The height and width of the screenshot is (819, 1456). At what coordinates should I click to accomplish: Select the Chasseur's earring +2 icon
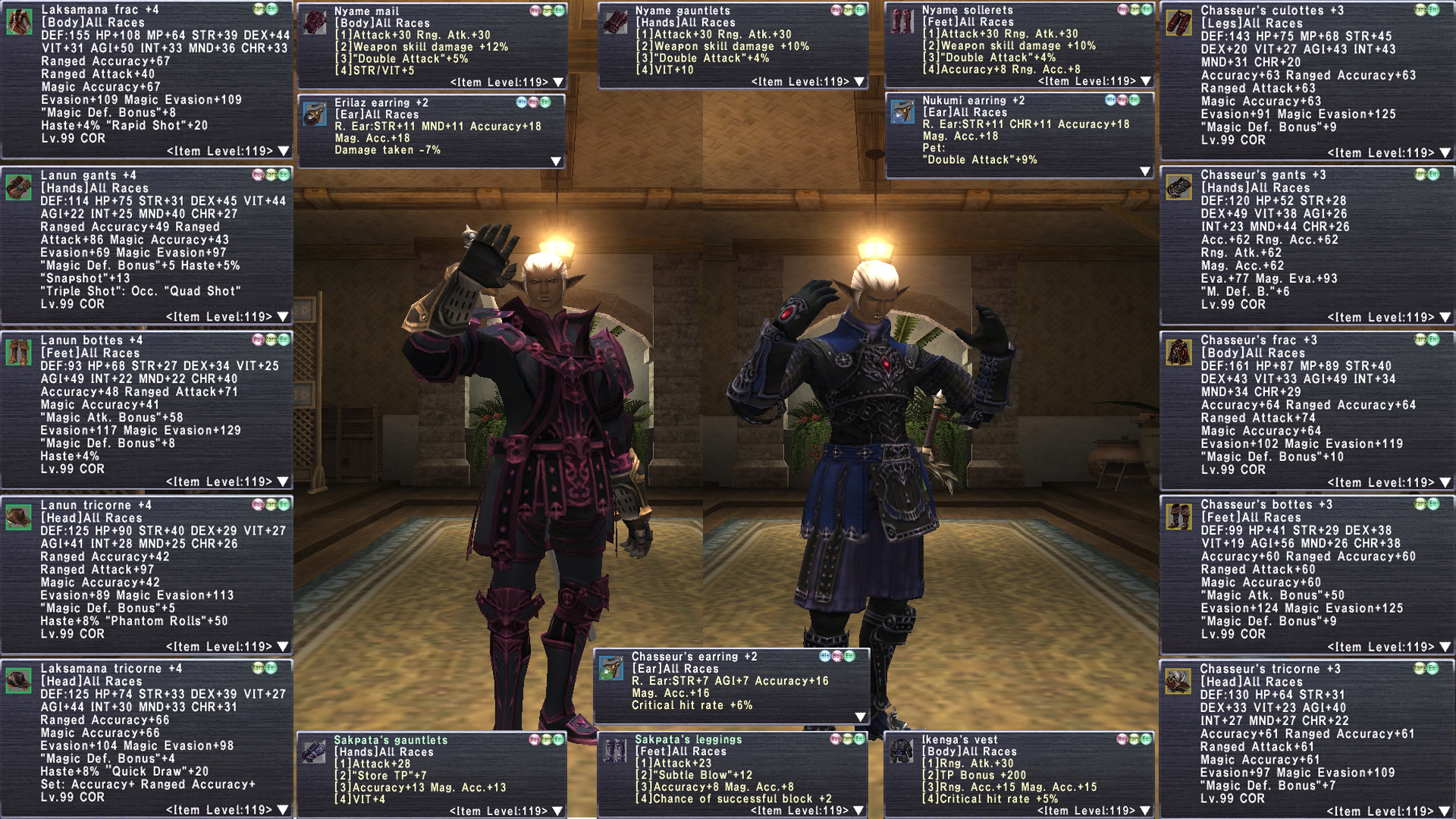611,668
